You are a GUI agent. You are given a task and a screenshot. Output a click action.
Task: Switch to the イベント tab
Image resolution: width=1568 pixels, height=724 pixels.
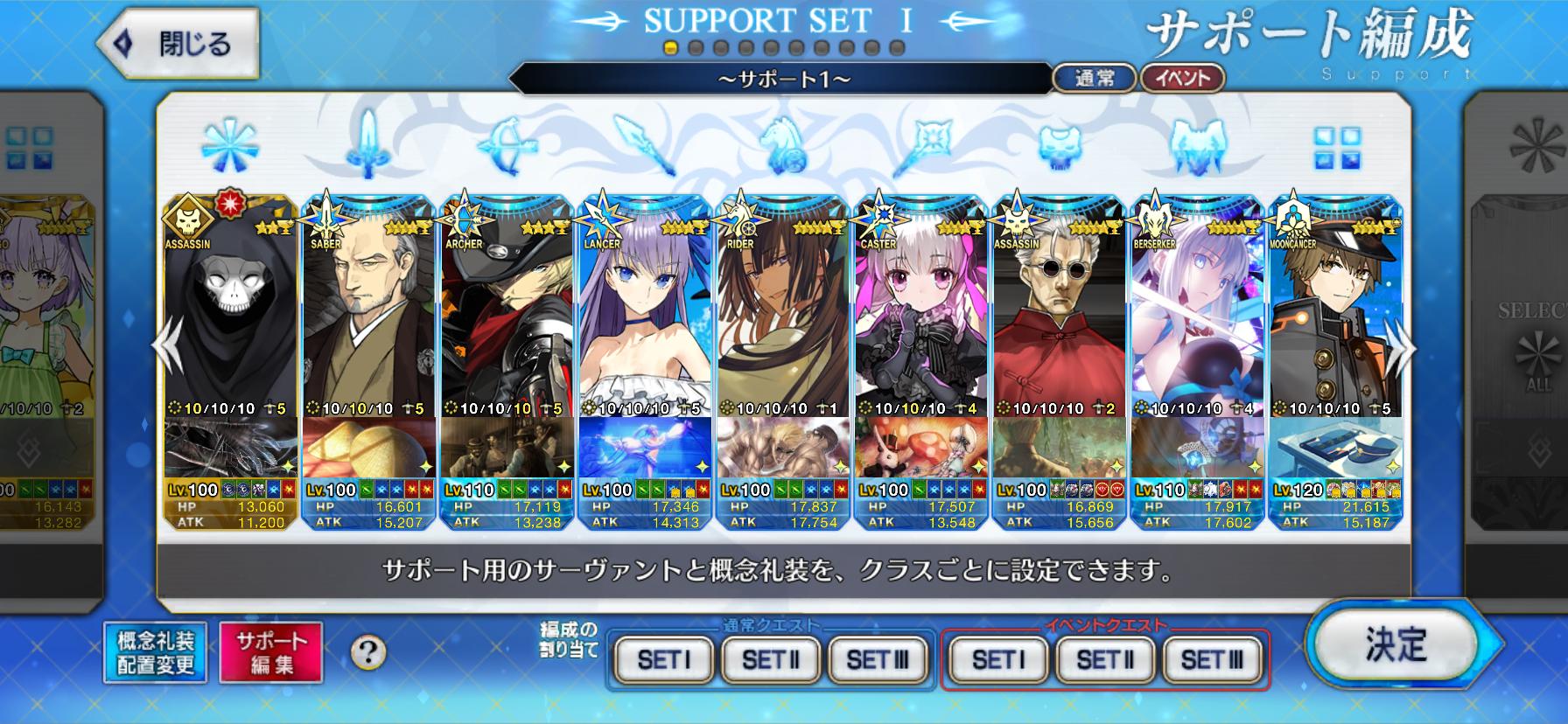[1182, 79]
